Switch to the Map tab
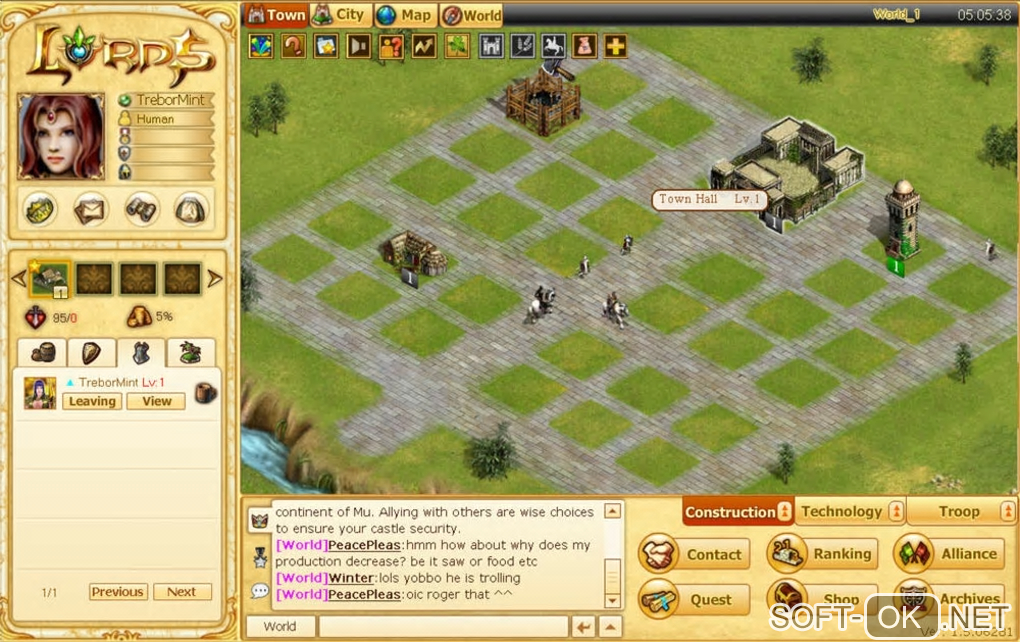This screenshot has height=642, width=1020. [x=405, y=15]
